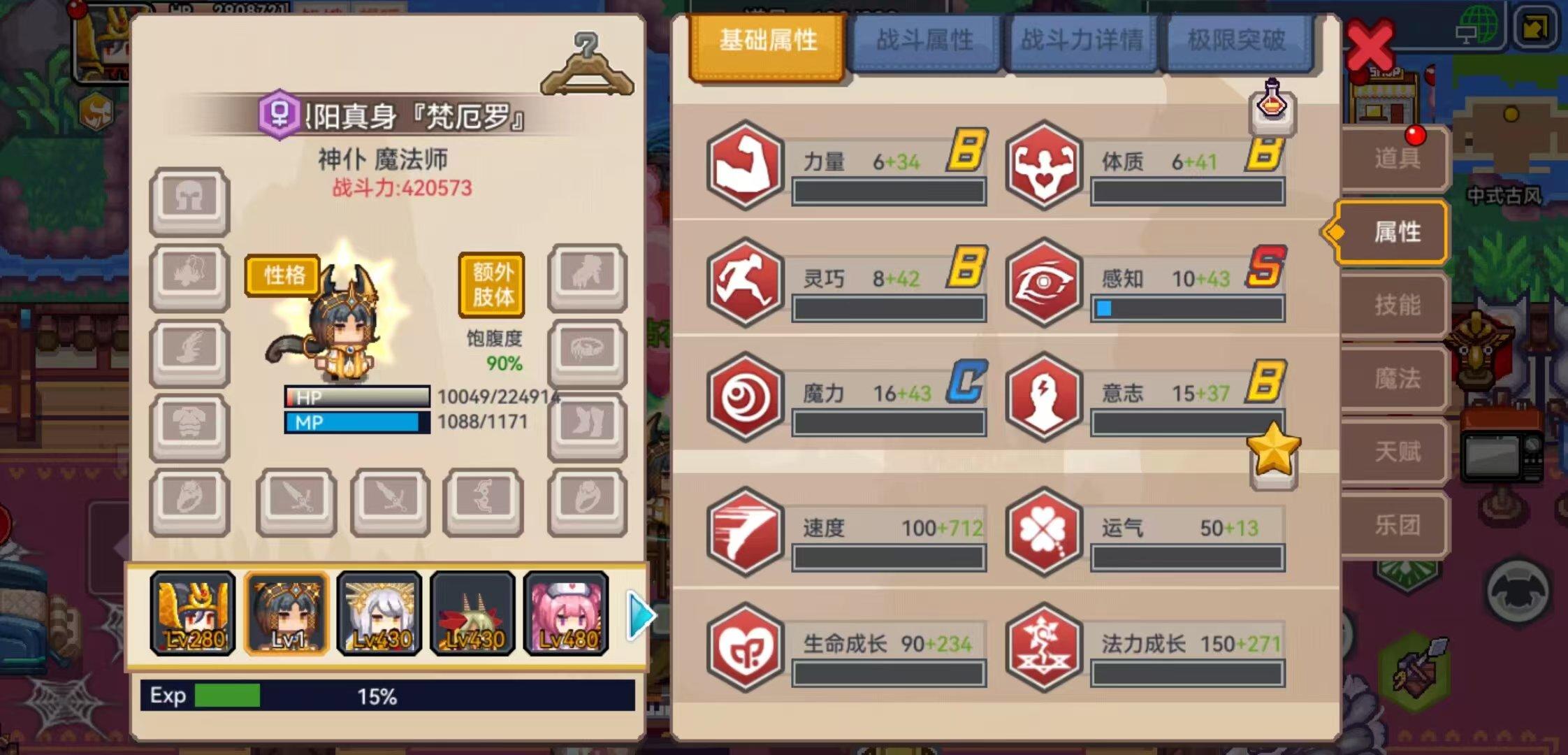
Task: Click the 魔力 magic power swirl icon
Action: 745,396
